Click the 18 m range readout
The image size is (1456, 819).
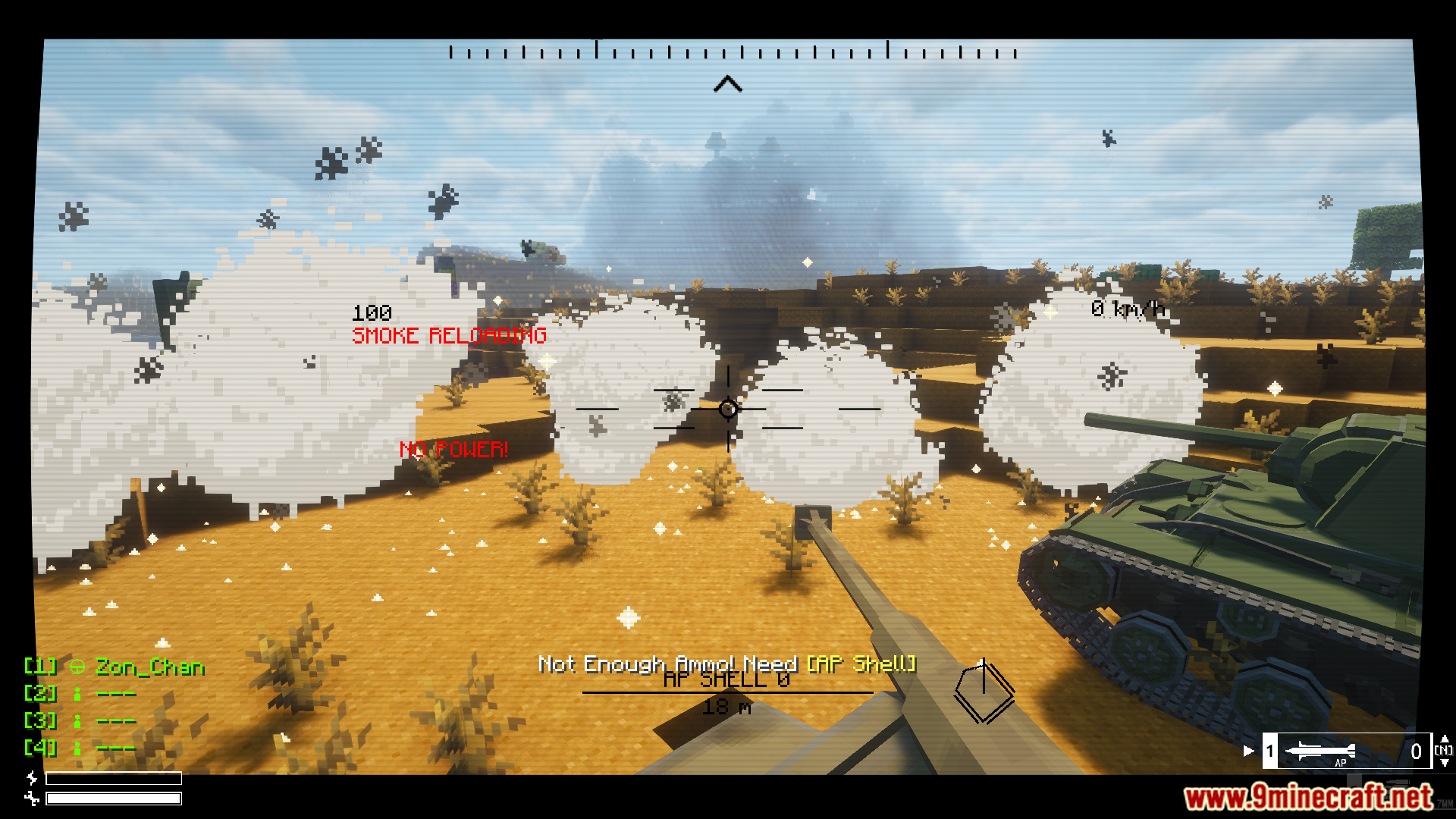click(x=728, y=707)
